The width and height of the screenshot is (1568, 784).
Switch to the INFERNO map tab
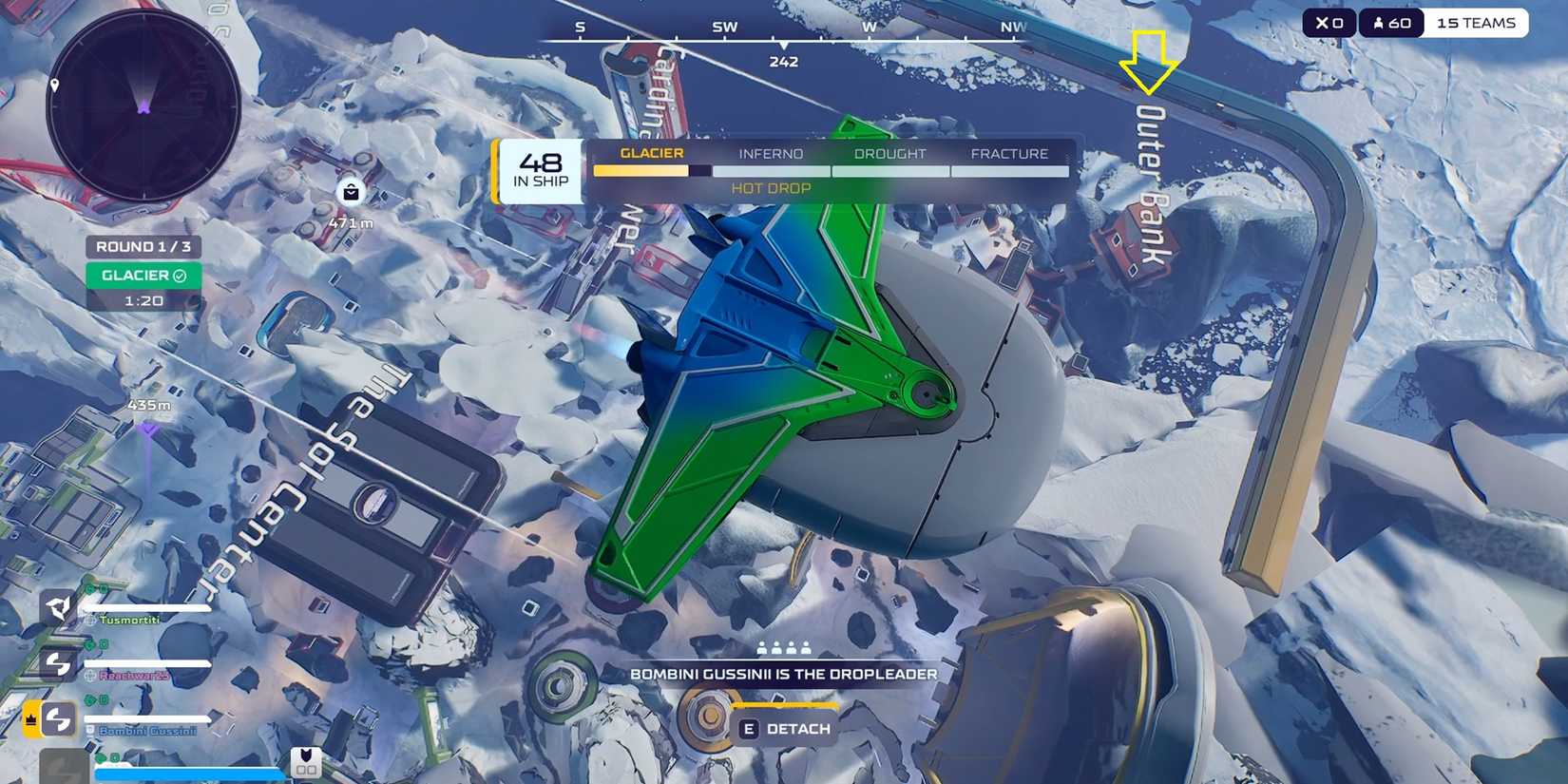coord(772,153)
